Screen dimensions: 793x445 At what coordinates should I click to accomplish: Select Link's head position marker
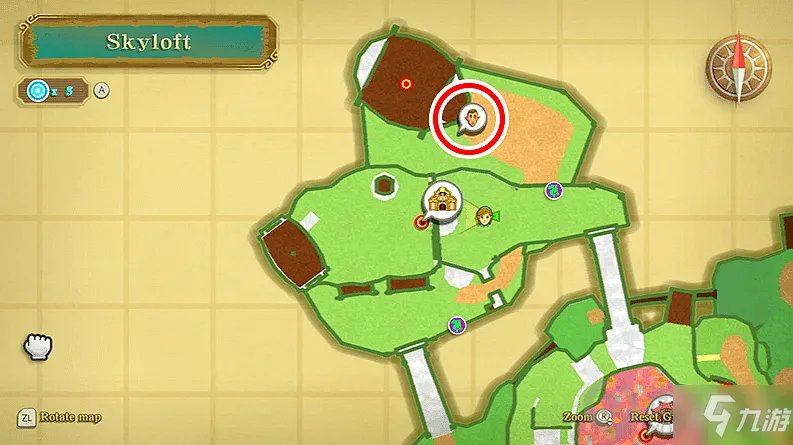click(x=484, y=217)
